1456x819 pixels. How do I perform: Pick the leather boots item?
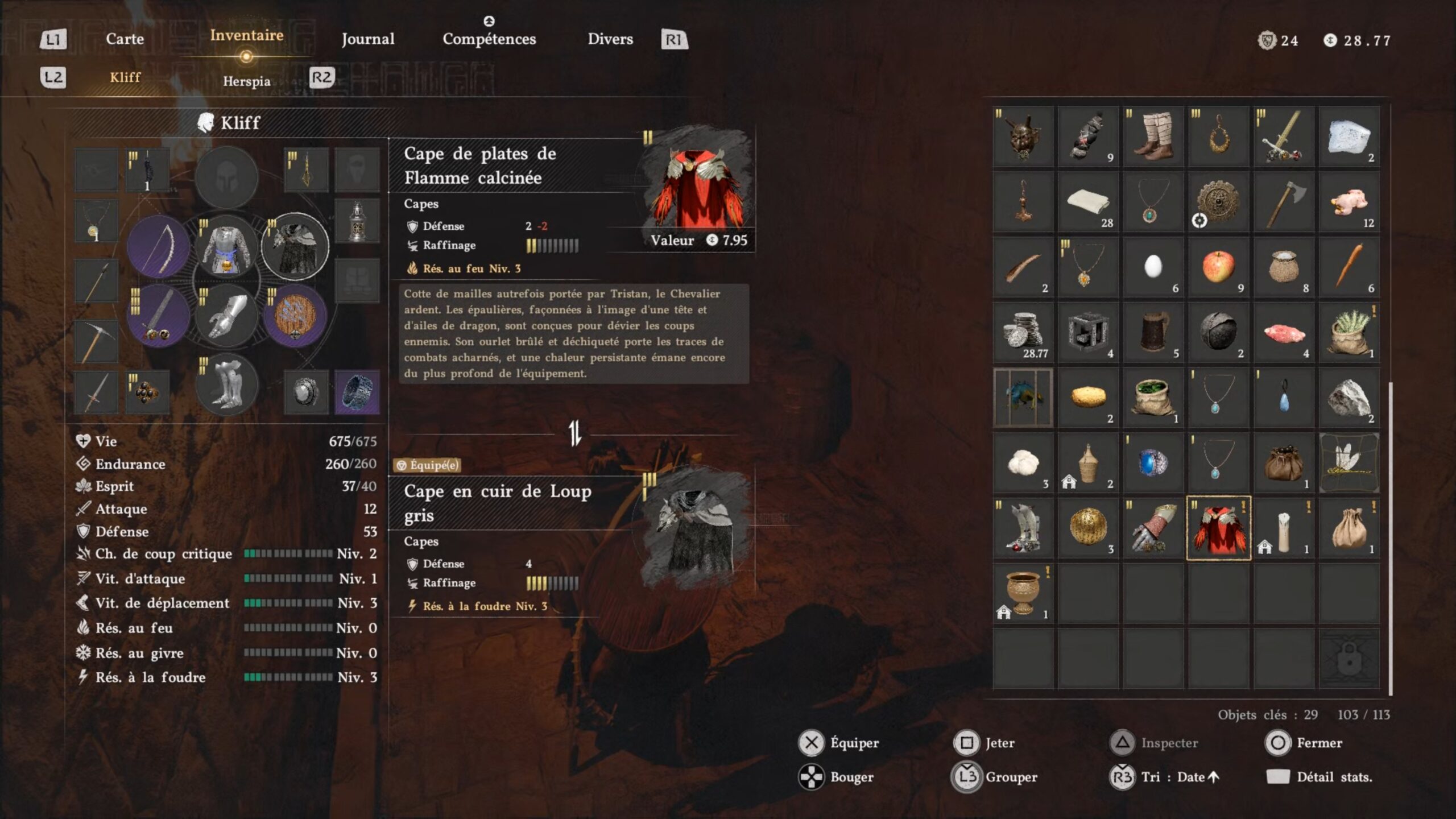point(1153,136)
